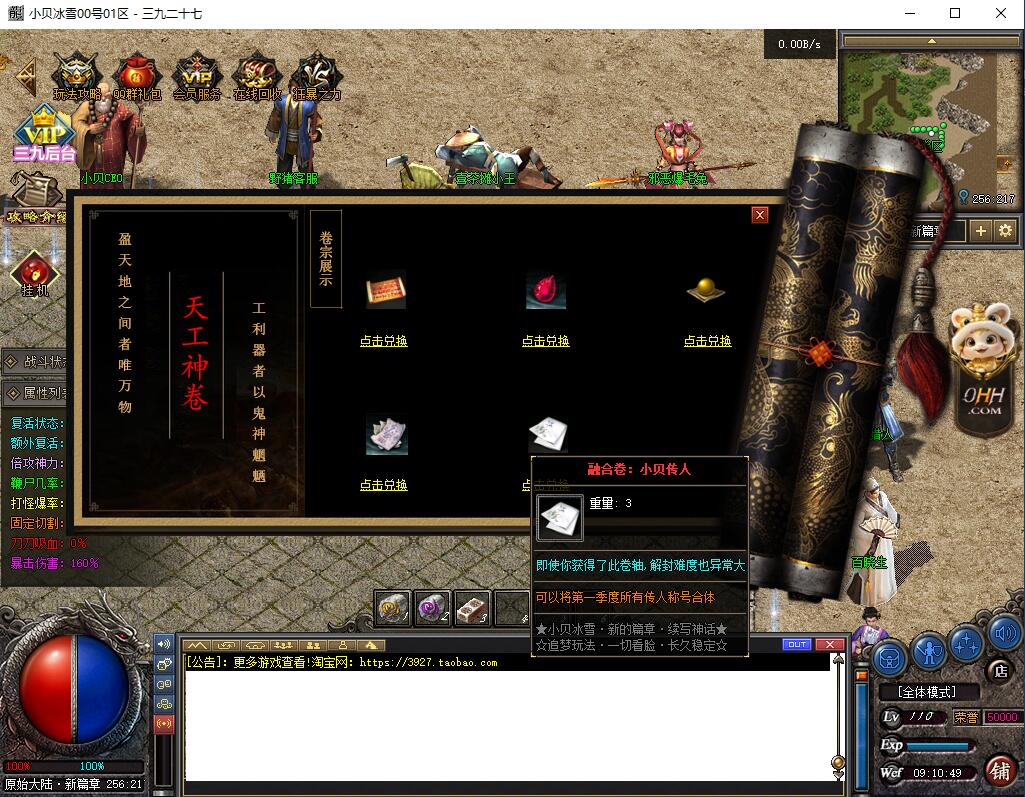
Task: Click 点击兑换 under the gold orb item
Action: 708,341
